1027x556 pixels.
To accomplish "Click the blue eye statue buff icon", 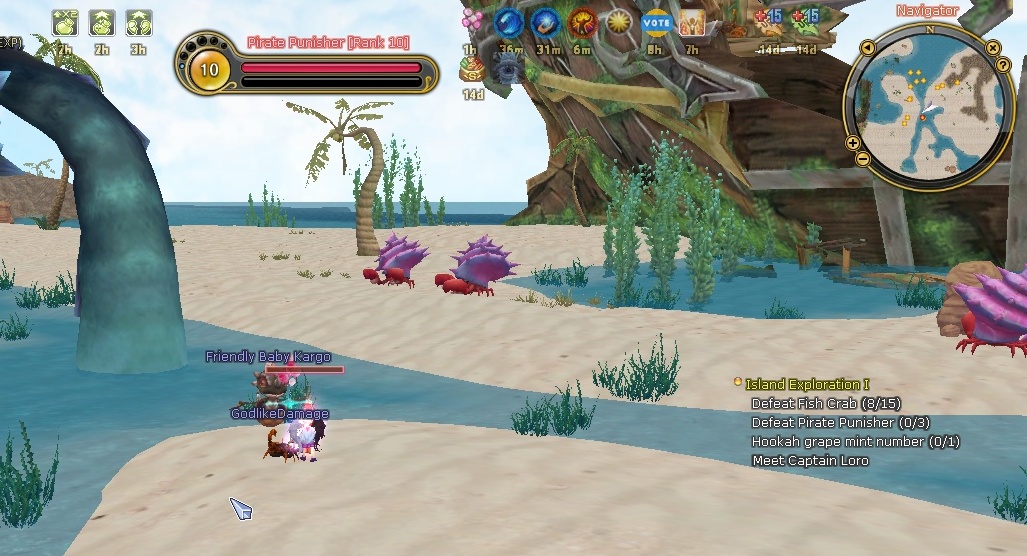I will [x=507, y=68].
